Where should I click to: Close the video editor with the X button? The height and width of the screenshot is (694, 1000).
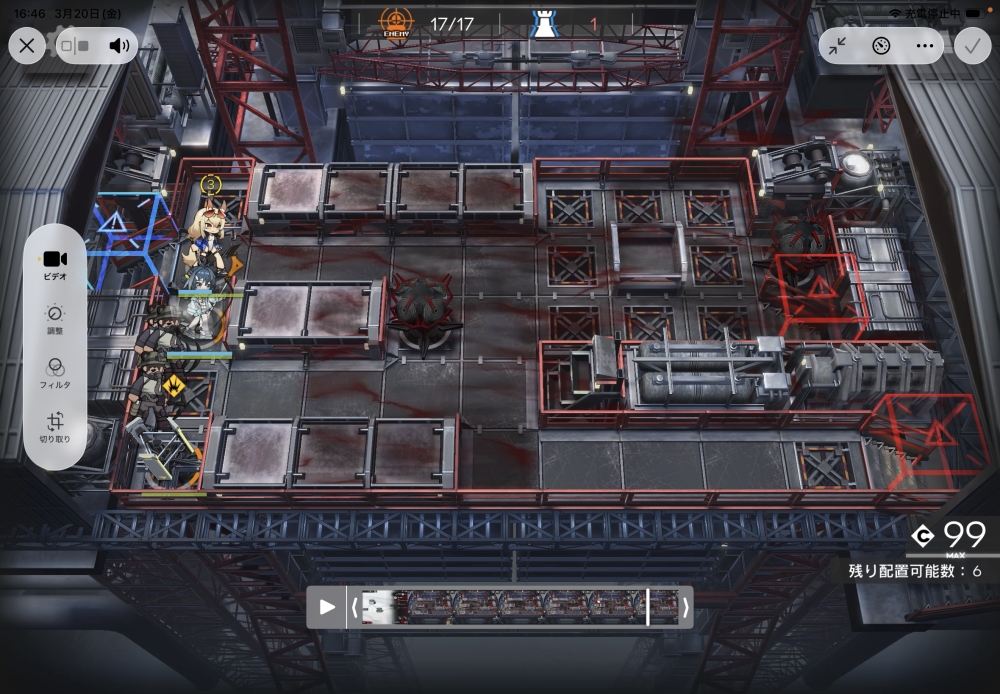[27, 45]
